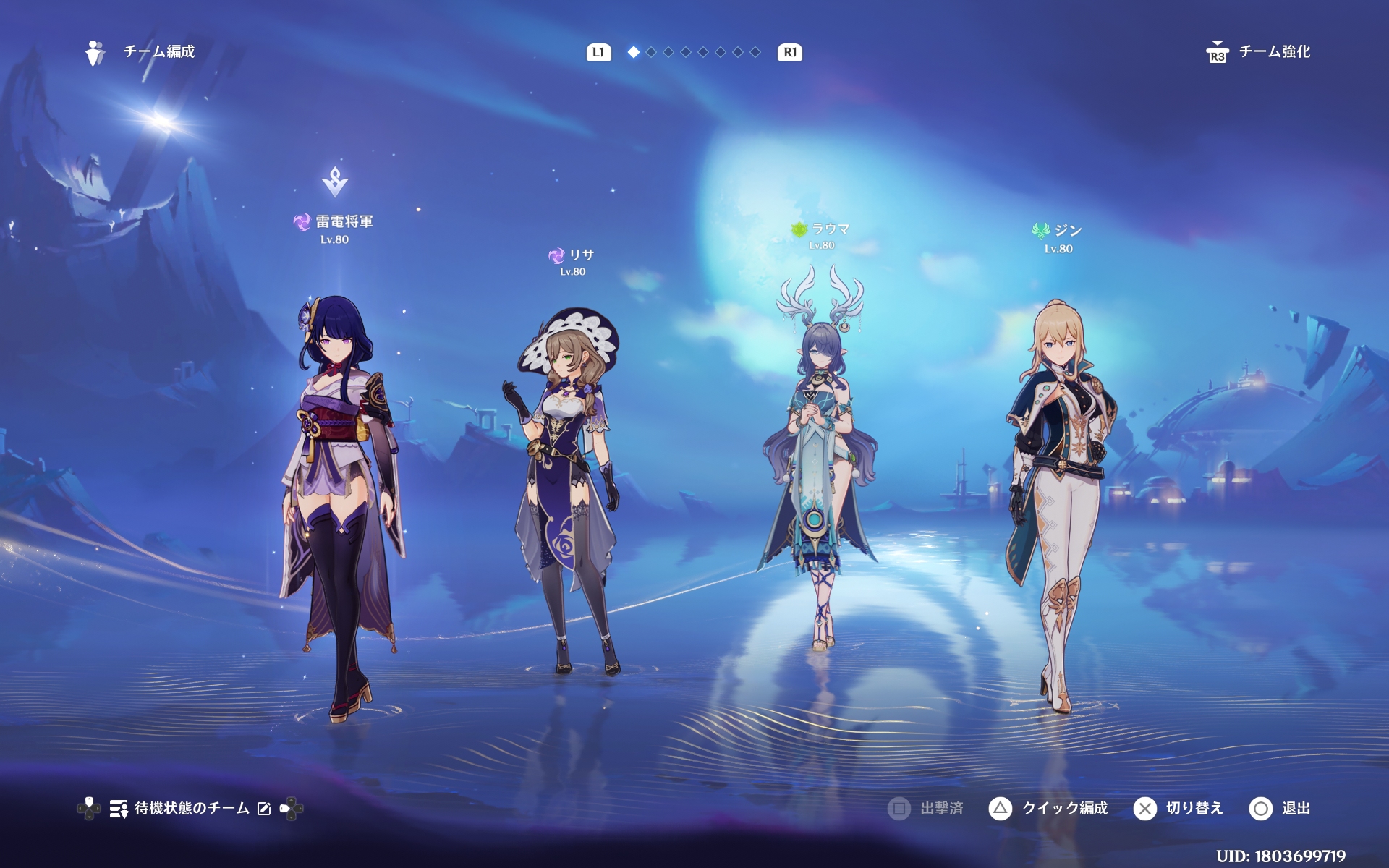Open クイック編成 quick setup

click(x=1049, y=808)
